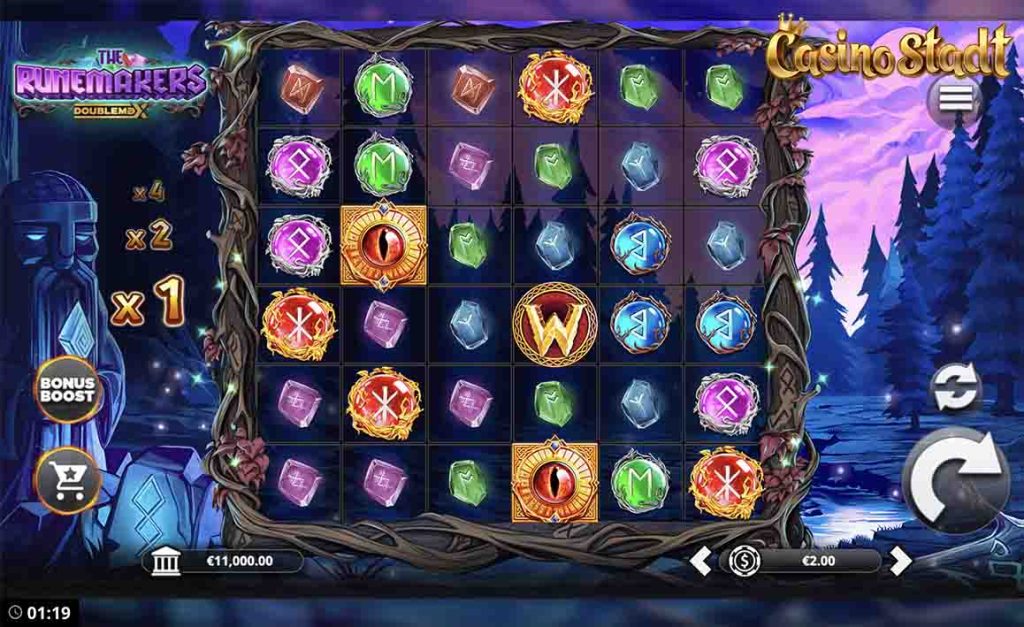Screen dimensions: 1024x627
Task: Click the bank balance icon
Action: point(166,562)
